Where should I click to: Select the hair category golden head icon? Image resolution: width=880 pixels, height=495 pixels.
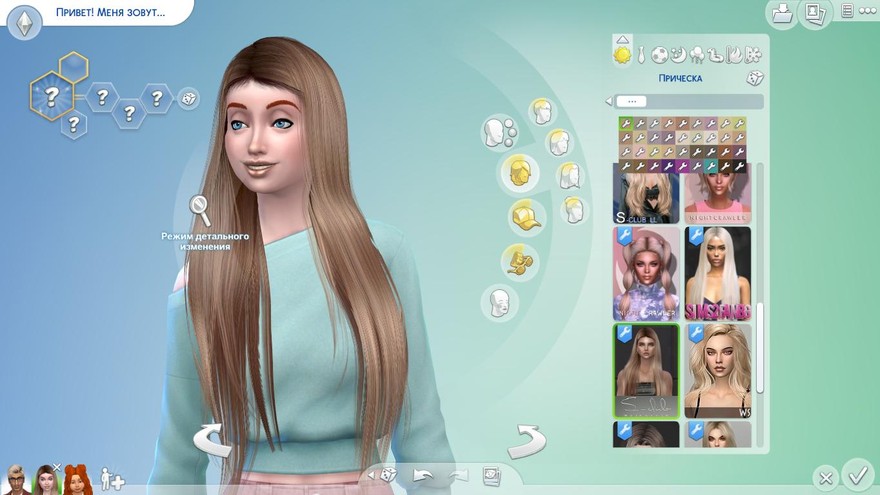(x=520, y=172)
